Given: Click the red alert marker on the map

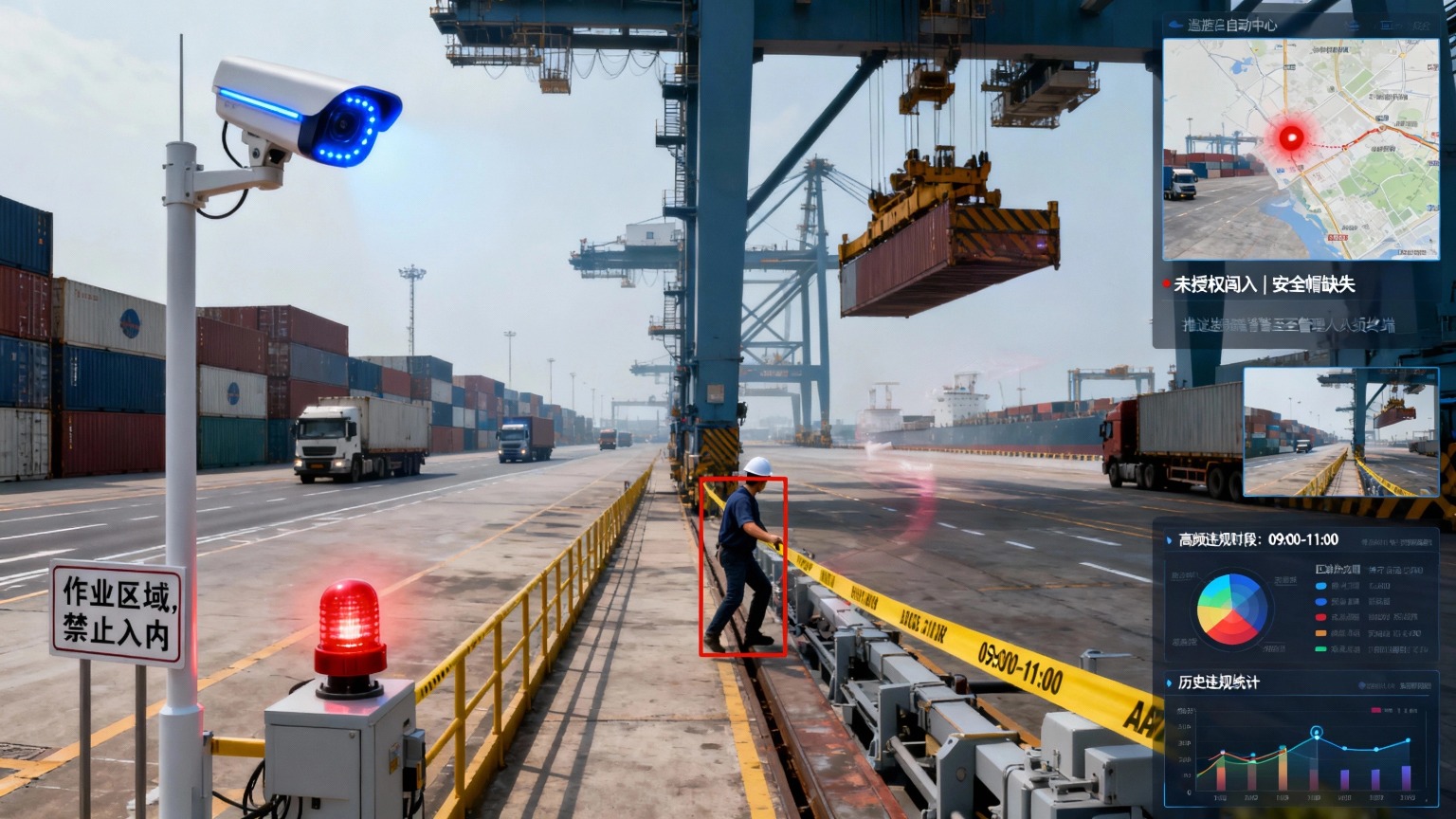Looking at the screenshot, I should click(1290, 138).
